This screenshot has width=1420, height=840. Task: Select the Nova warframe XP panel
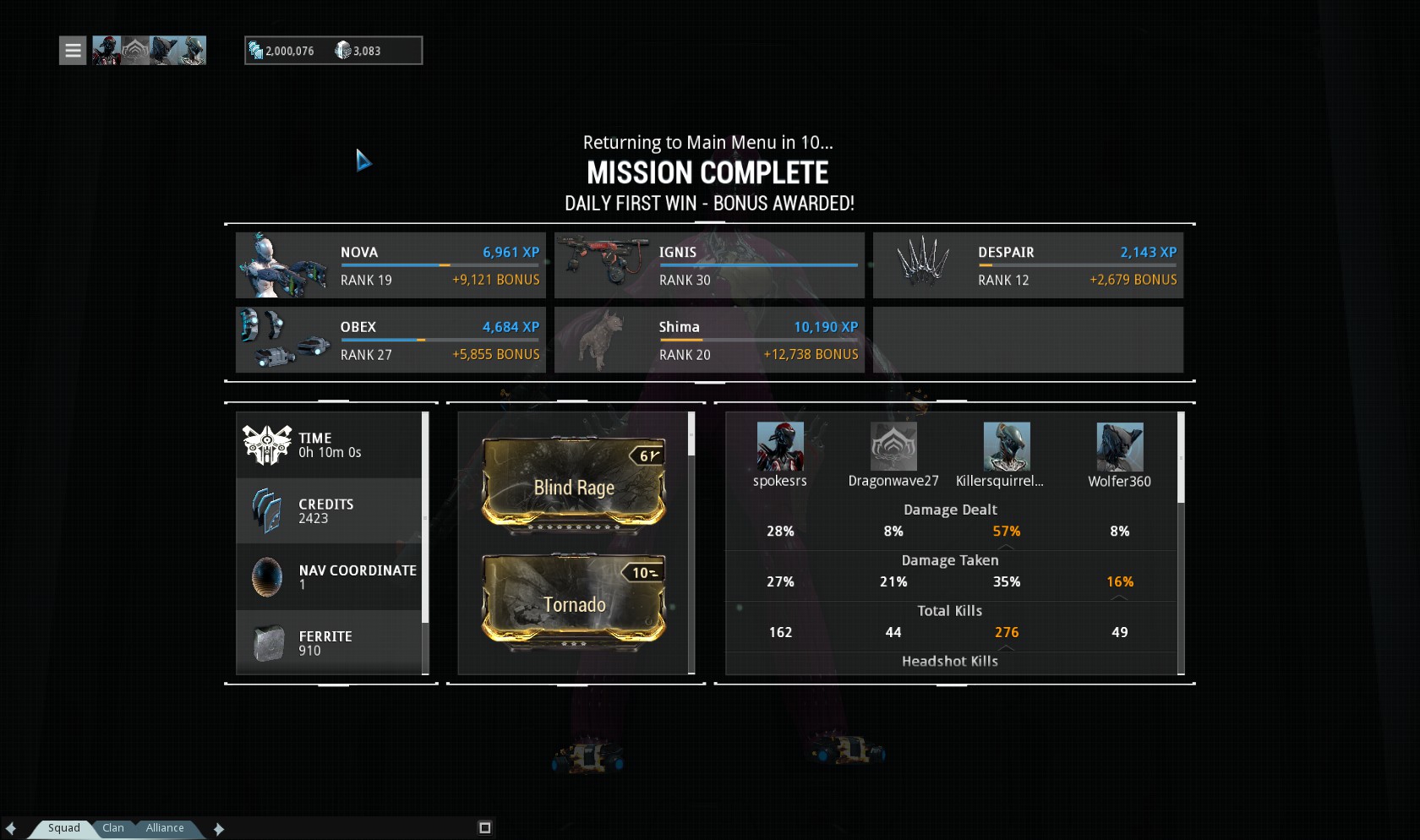390,265
